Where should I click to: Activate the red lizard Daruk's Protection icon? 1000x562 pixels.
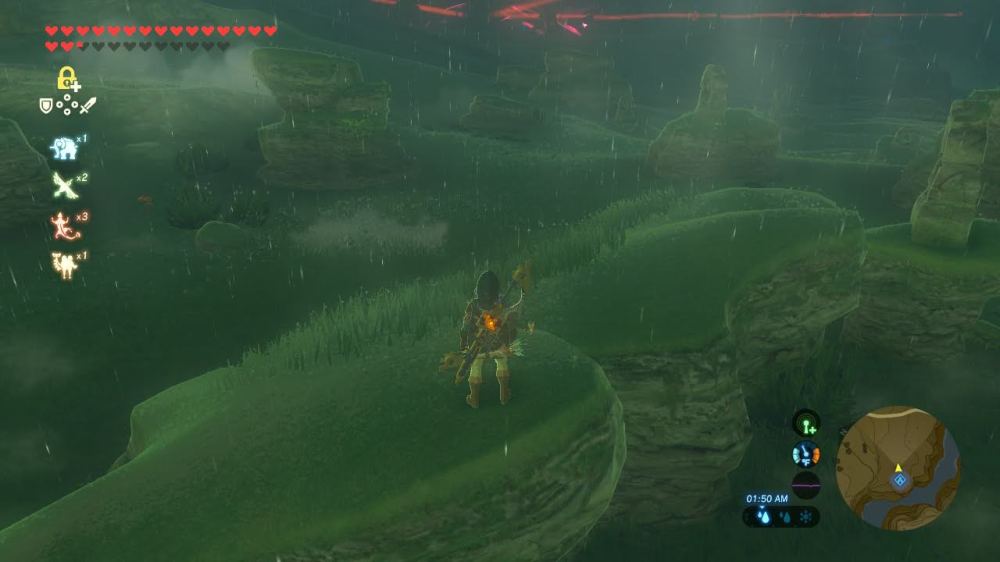(x=64, y=225)
